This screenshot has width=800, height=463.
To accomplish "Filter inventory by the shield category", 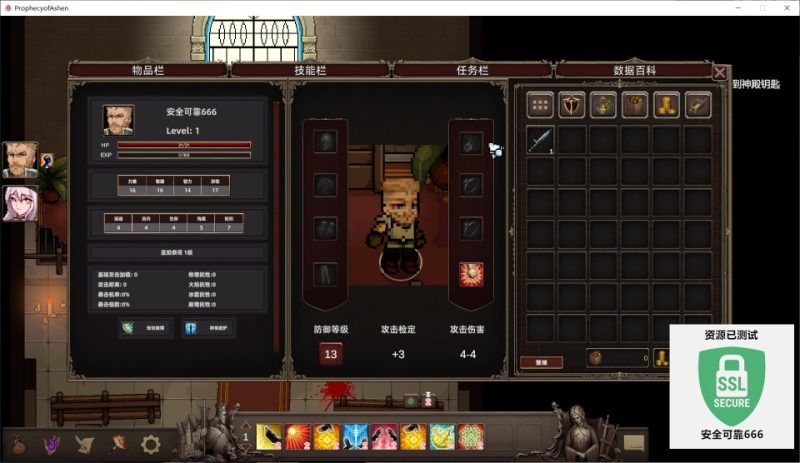I will (x=572, y=104).
